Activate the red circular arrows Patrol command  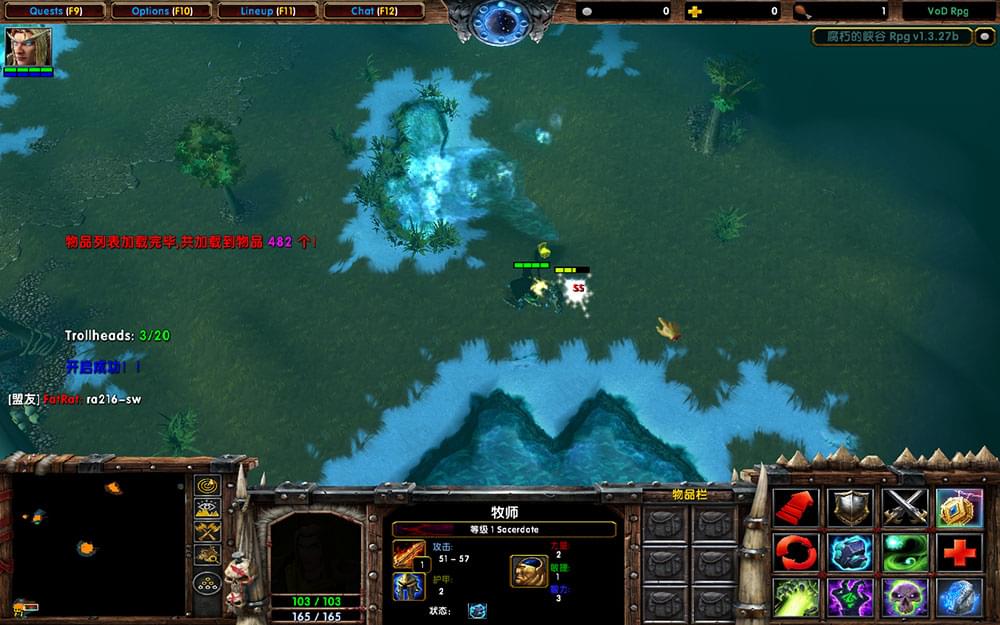[796, 552]
